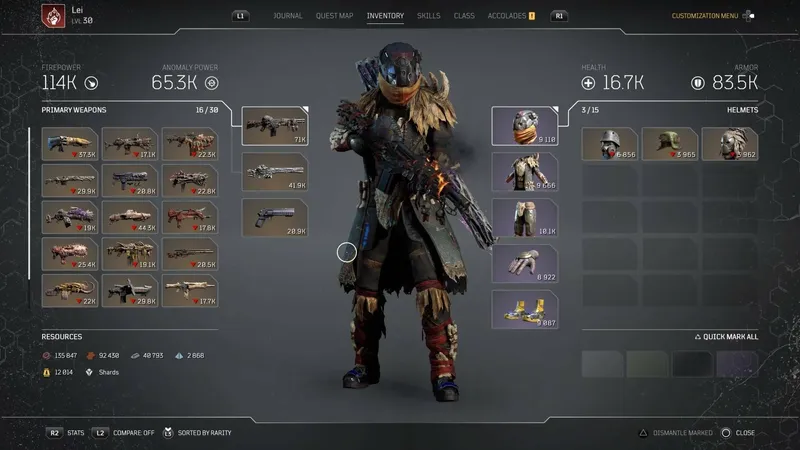Select the 28.5K rifle in inventory

click(190, 254)
